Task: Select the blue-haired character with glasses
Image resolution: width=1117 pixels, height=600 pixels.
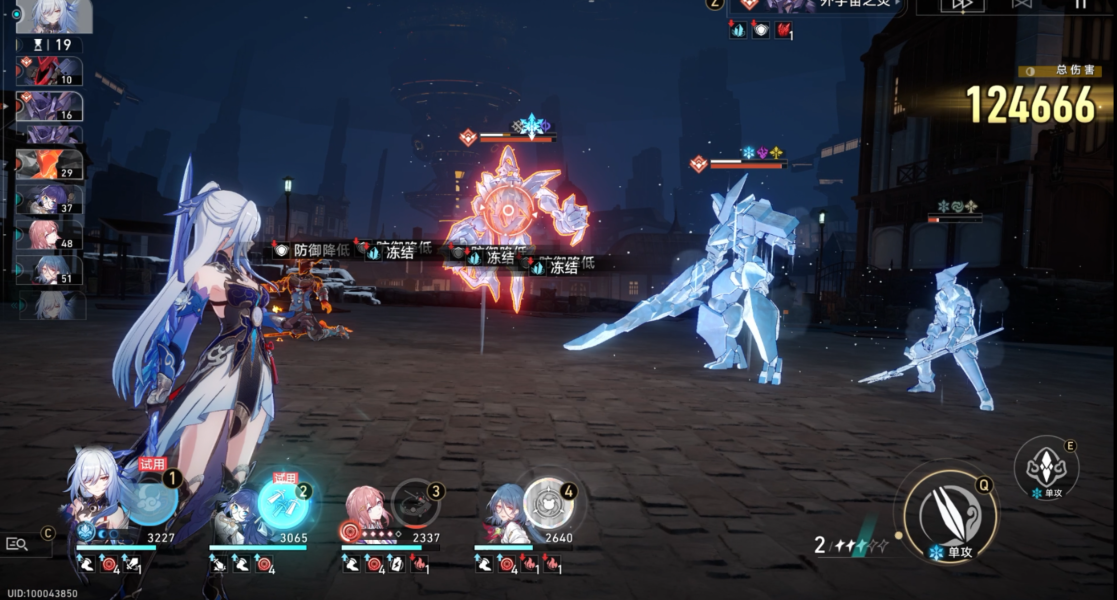Action: click(x=236, y=511)
